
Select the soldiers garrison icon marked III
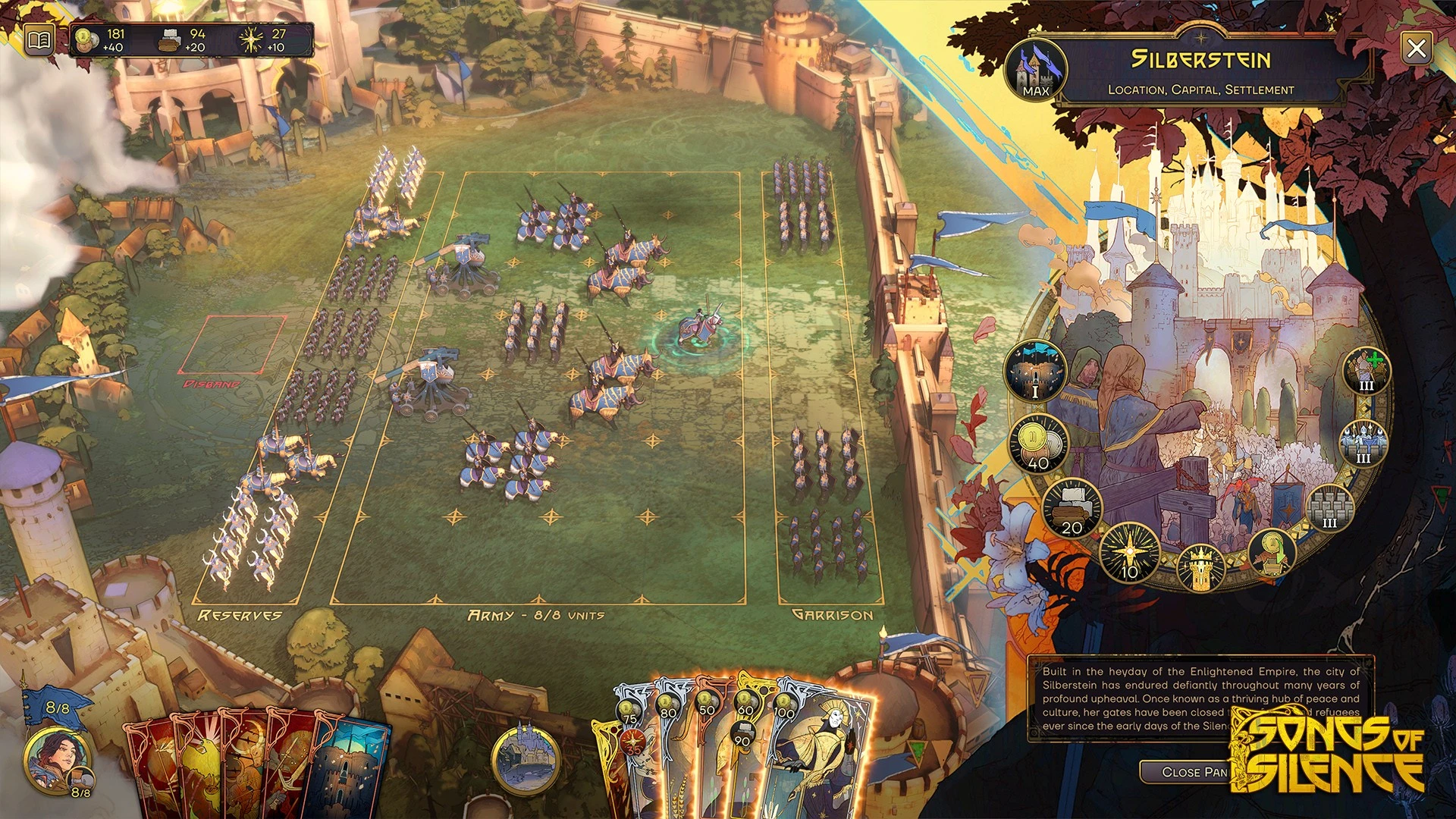1363,443
